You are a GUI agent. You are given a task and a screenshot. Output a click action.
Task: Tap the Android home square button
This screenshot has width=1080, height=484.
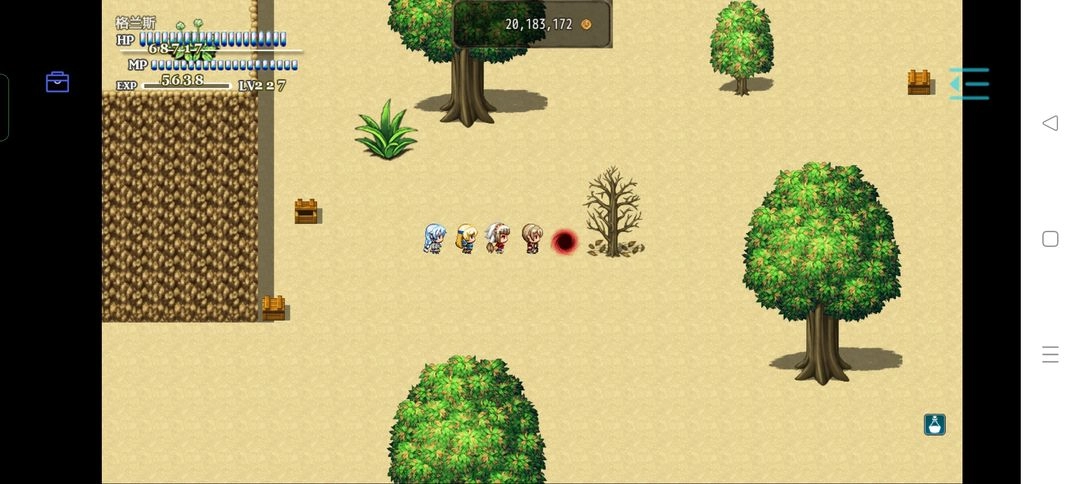click(1050, 239)
